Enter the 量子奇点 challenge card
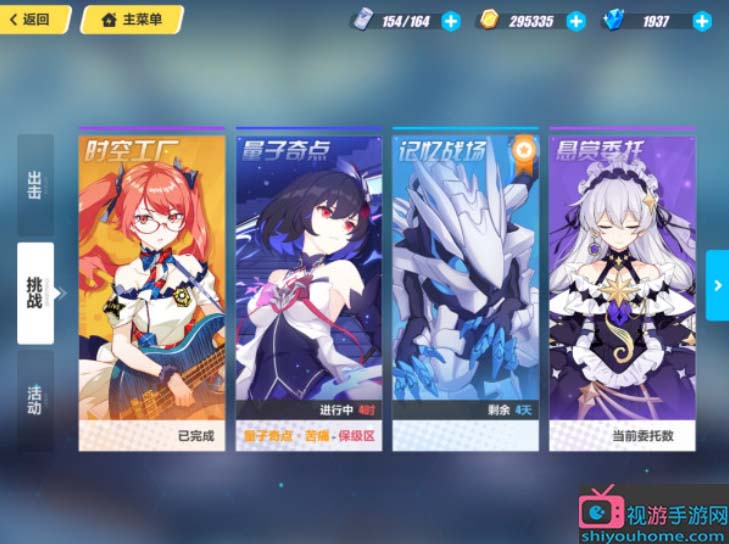The width and height of the screenshot is (729, 544). [308, 290]
